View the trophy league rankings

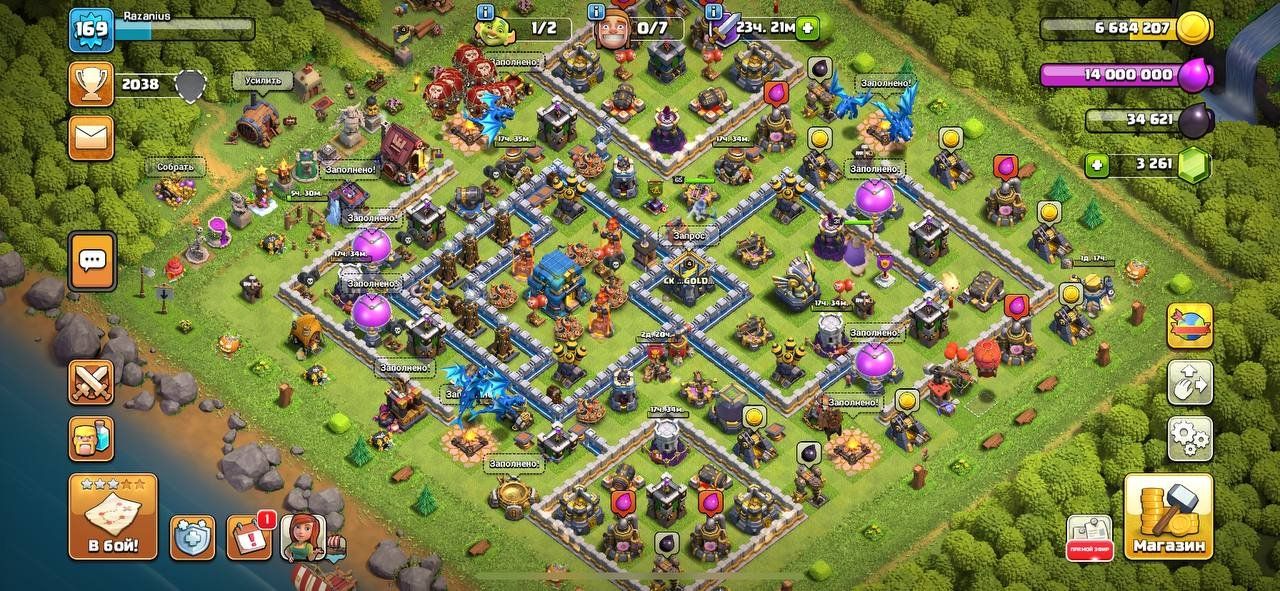click(91, 84)
